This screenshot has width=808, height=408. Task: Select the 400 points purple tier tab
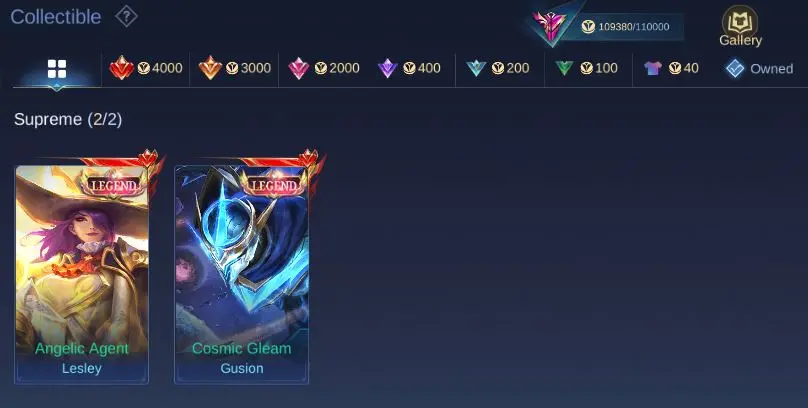coord(409,68)
